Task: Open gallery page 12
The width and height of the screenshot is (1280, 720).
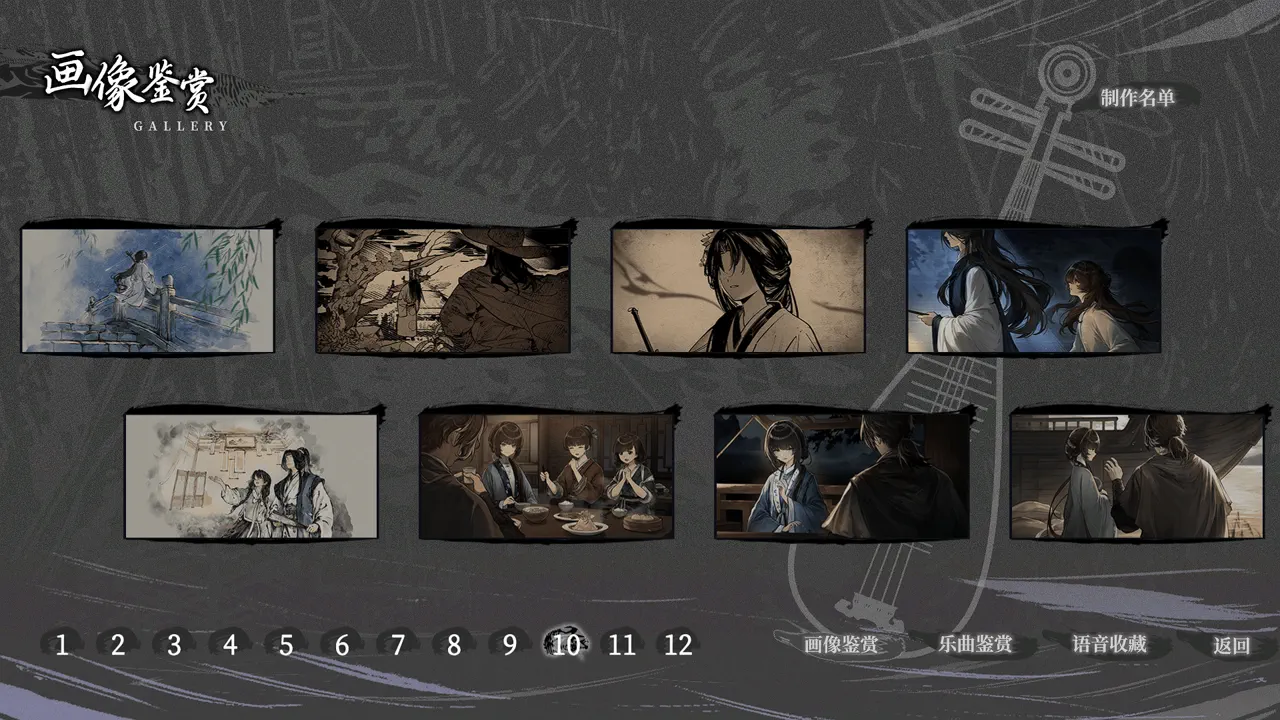Action: click(x=676, y=645)
